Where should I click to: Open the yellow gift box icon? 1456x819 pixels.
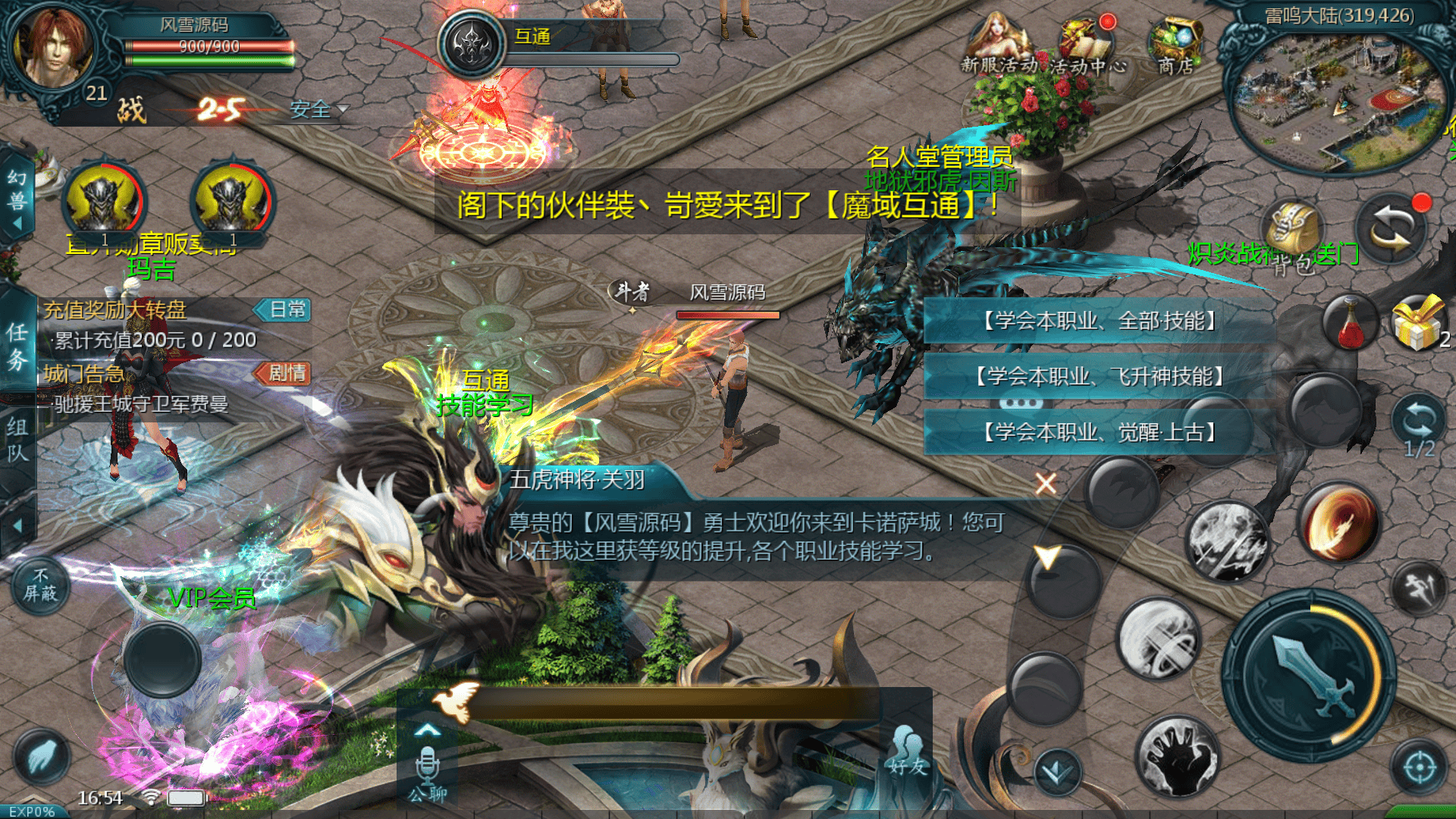(1417, 323)
